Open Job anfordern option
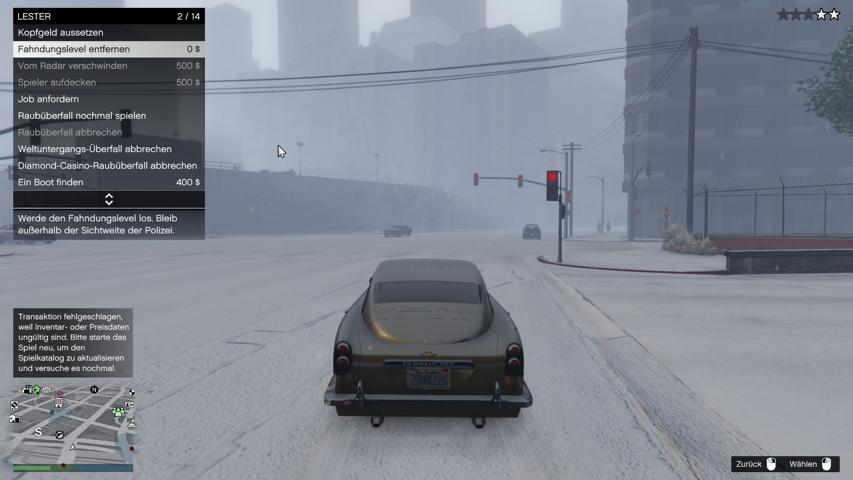Image resolution: width=853 pixels, height=480 pixels. (x=108, y=99)
